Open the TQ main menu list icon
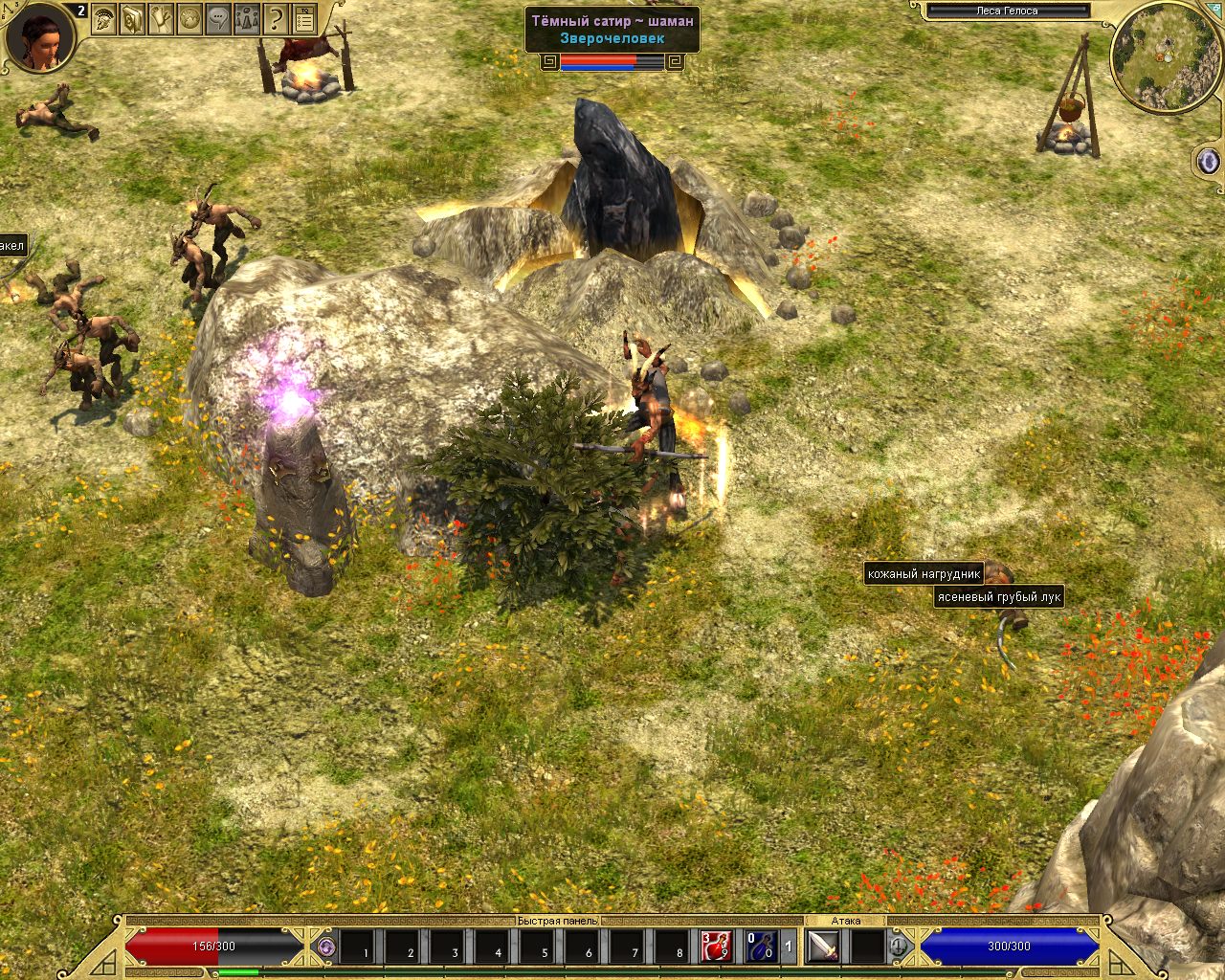 [x=304, y=18]
